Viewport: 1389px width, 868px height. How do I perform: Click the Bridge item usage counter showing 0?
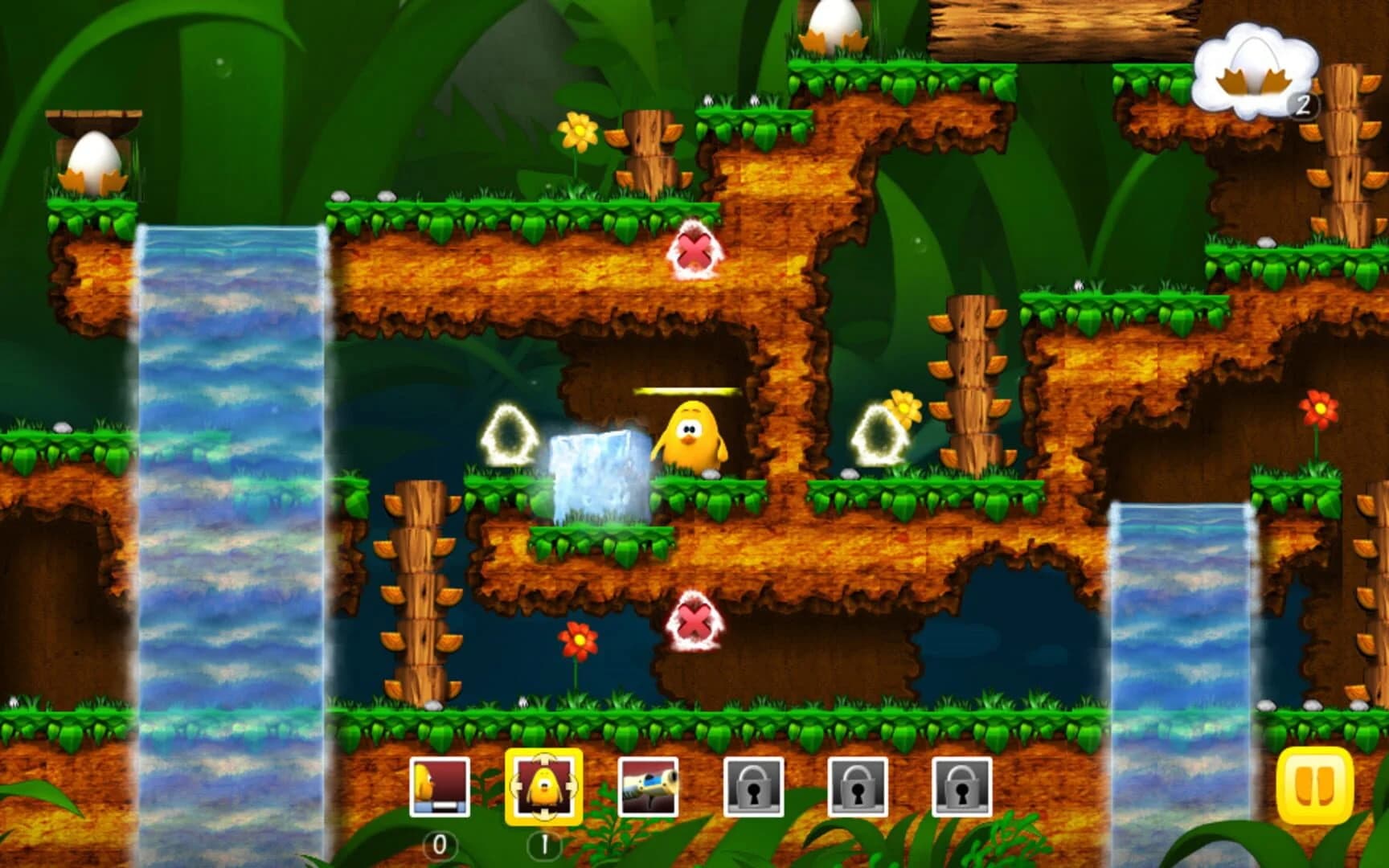tap(441, 845)
